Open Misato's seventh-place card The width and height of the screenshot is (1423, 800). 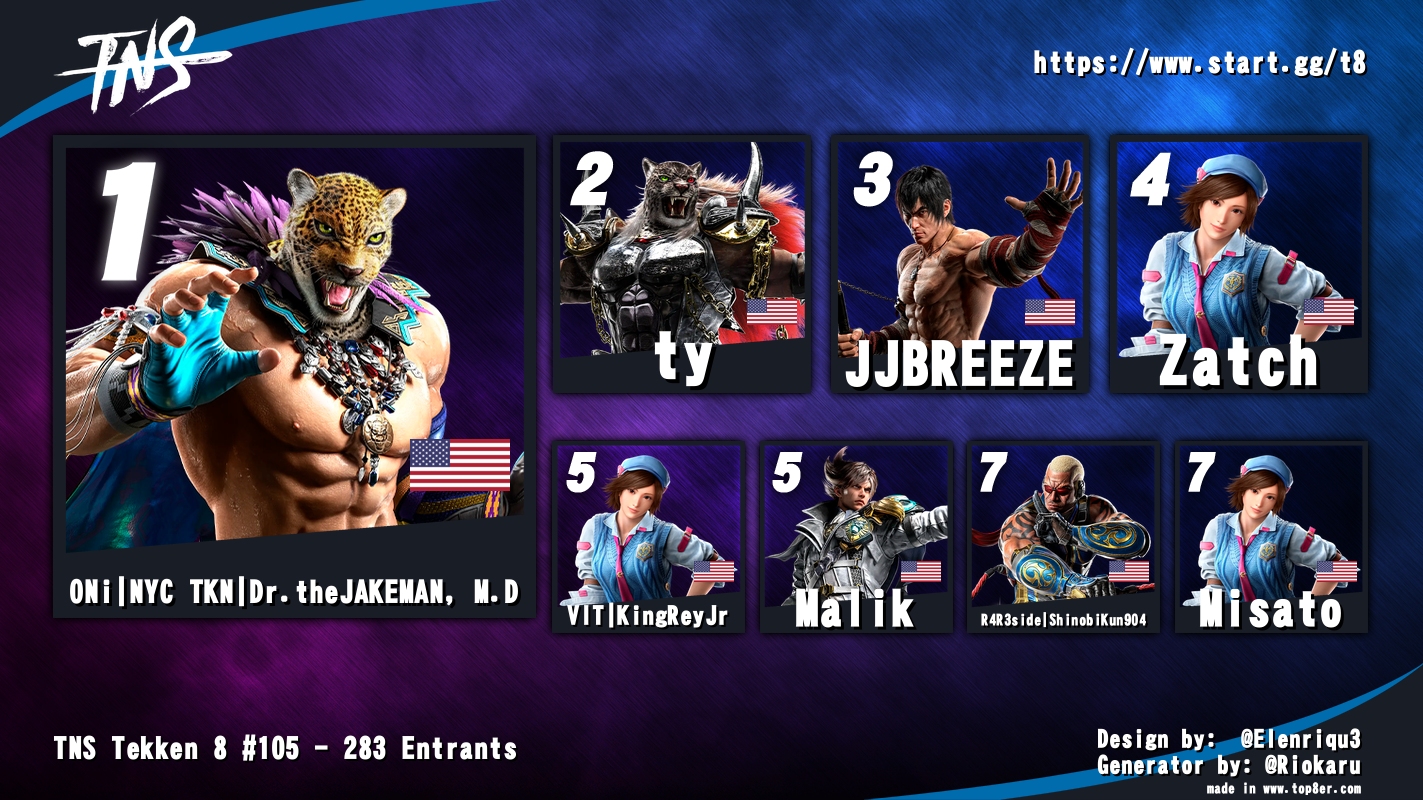1271,536
